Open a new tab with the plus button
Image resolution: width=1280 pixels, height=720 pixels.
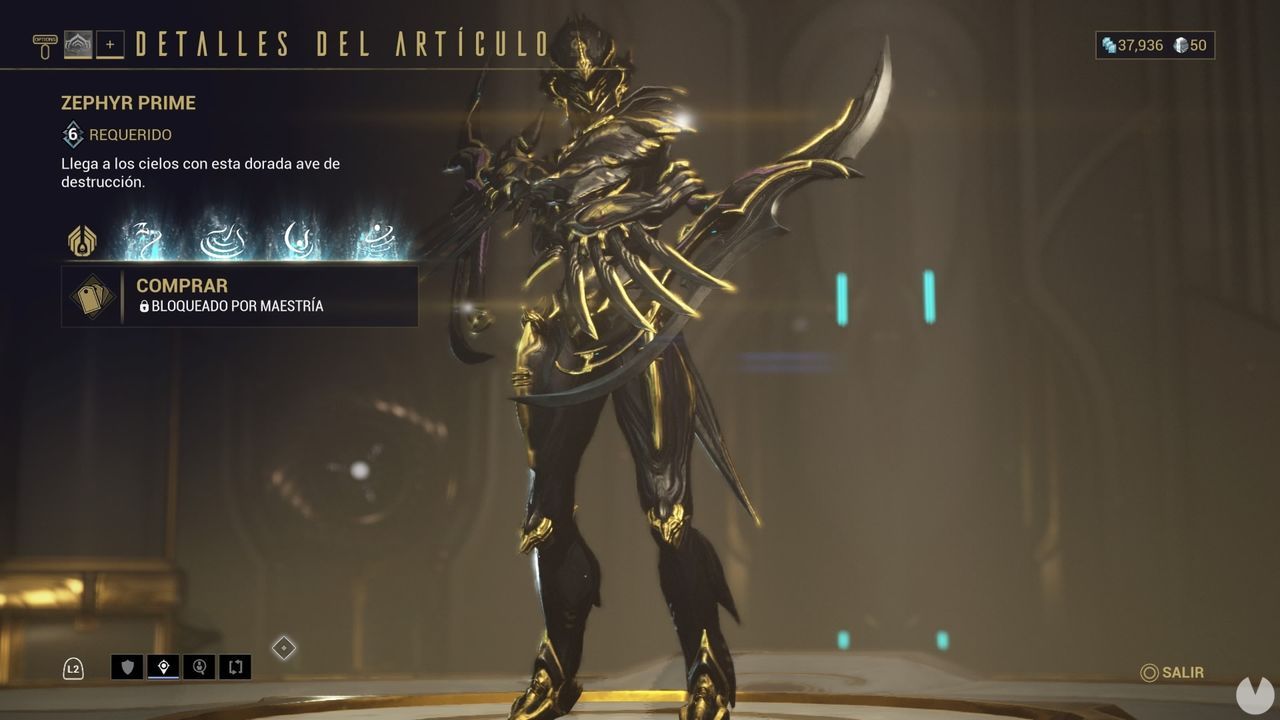[x=110, y=44]
